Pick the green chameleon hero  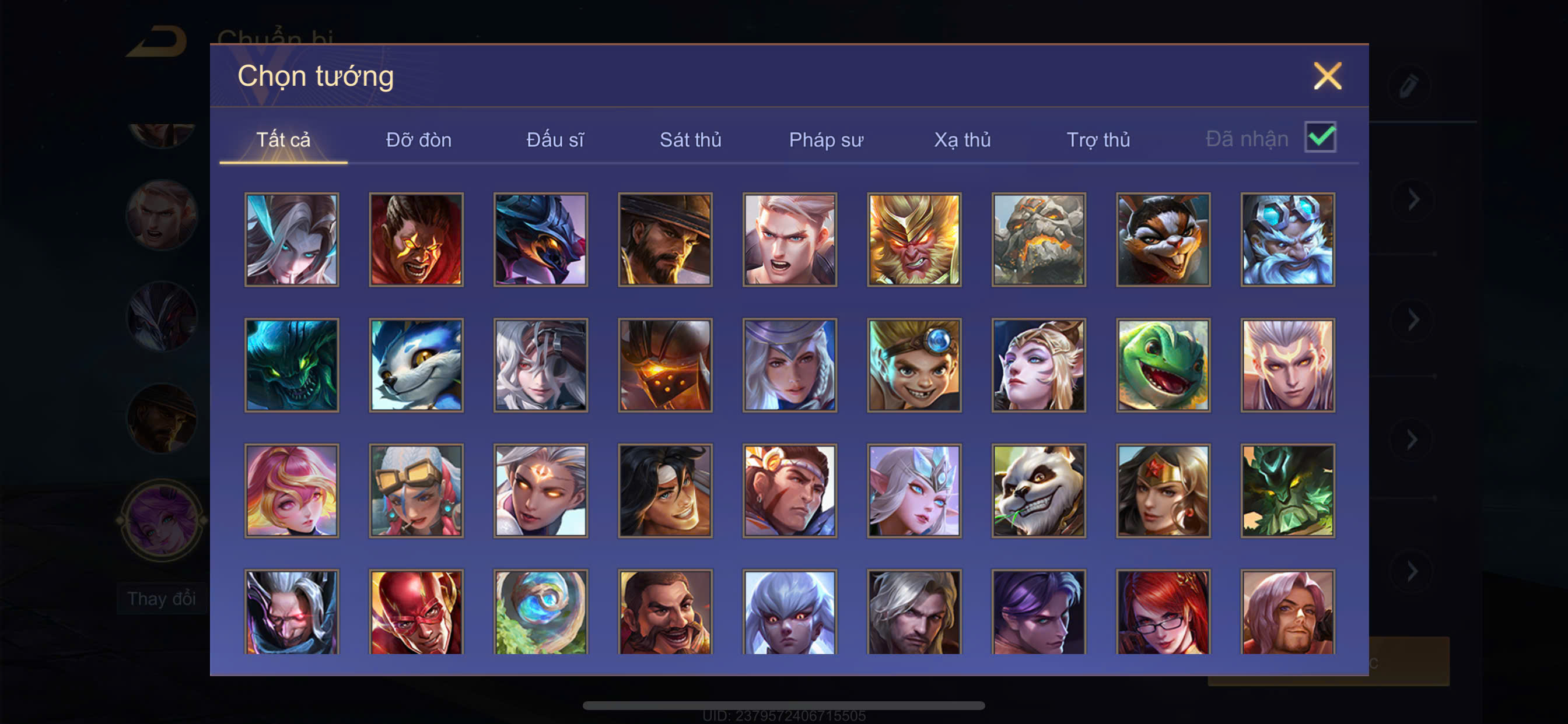pos(1163,365)
